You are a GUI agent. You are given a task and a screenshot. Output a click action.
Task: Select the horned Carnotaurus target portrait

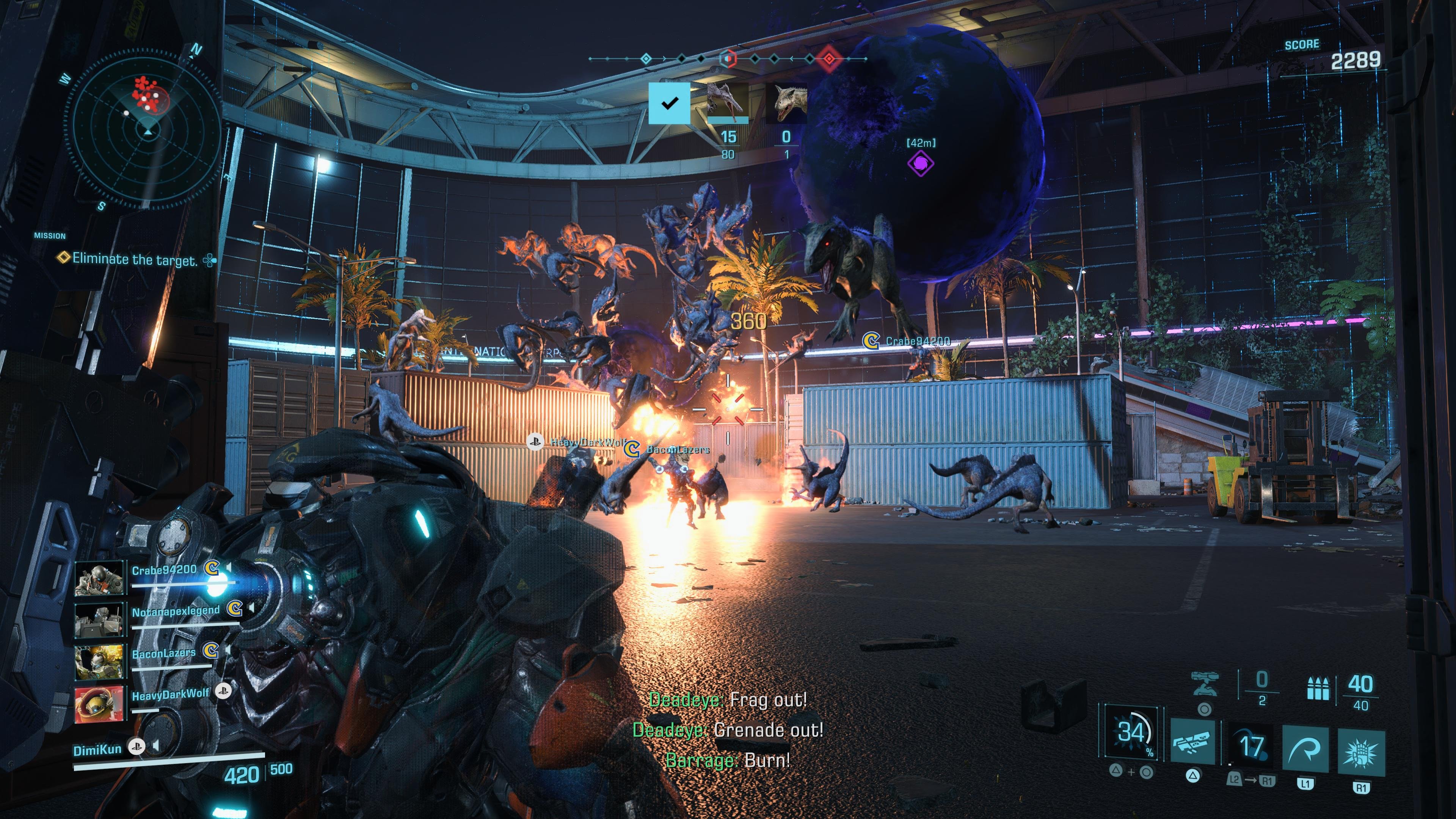[786, 103]
